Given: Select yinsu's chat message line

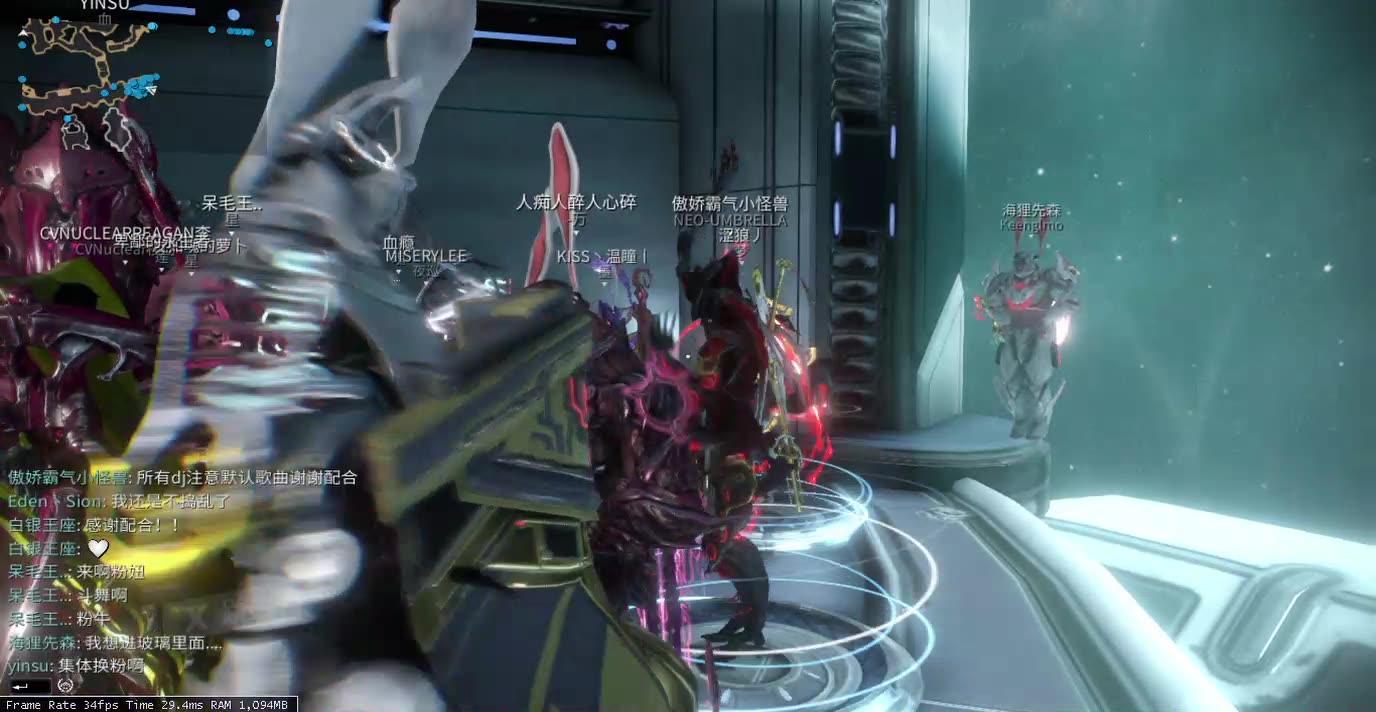Looking at the screenshot, I should pos(75,665).
